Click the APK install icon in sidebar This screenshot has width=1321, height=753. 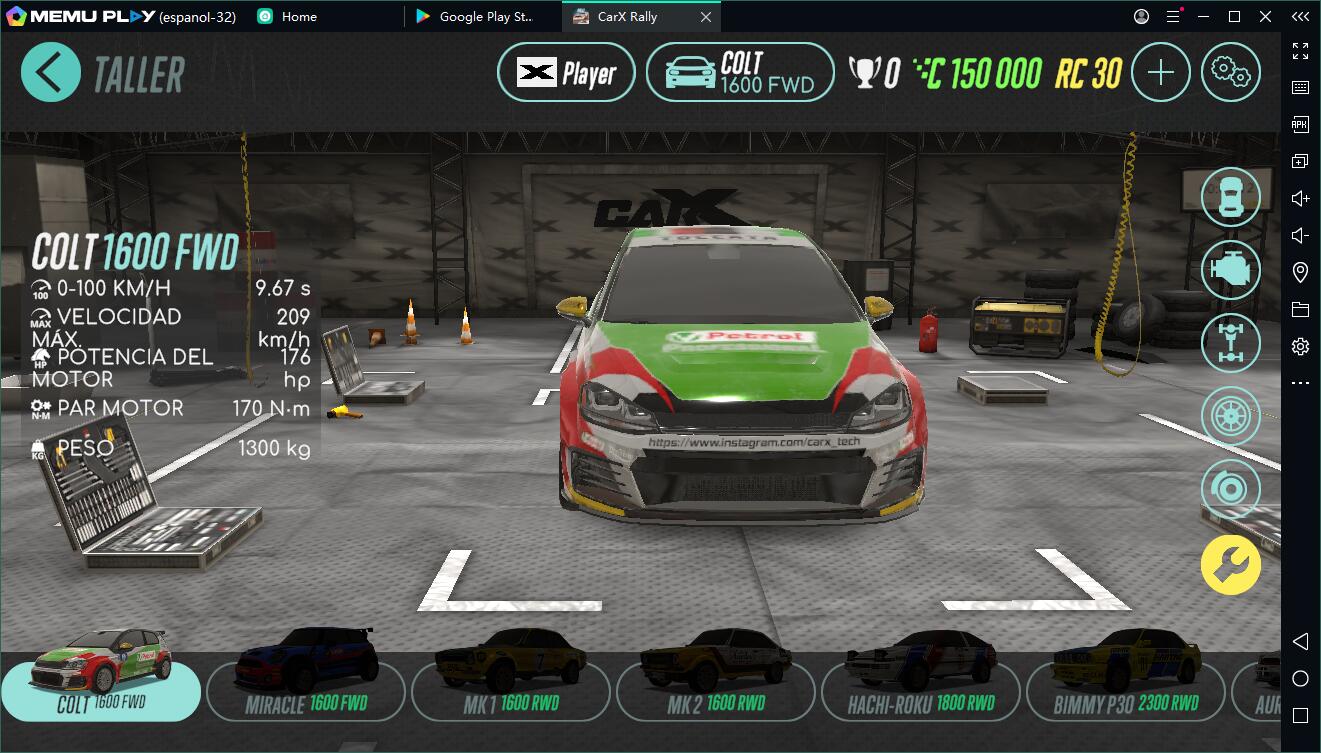pos(1299,124)
